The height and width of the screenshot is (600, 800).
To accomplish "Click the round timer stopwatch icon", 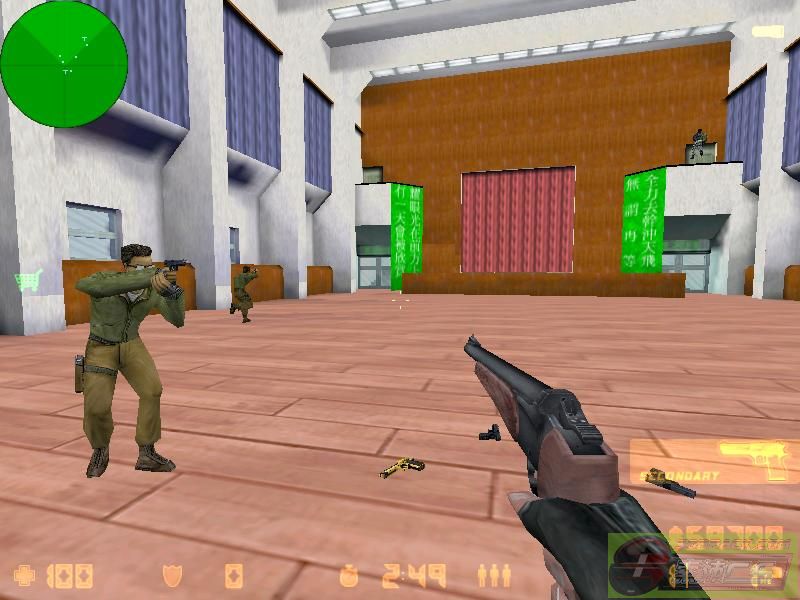I will click(x=348, y=575).
